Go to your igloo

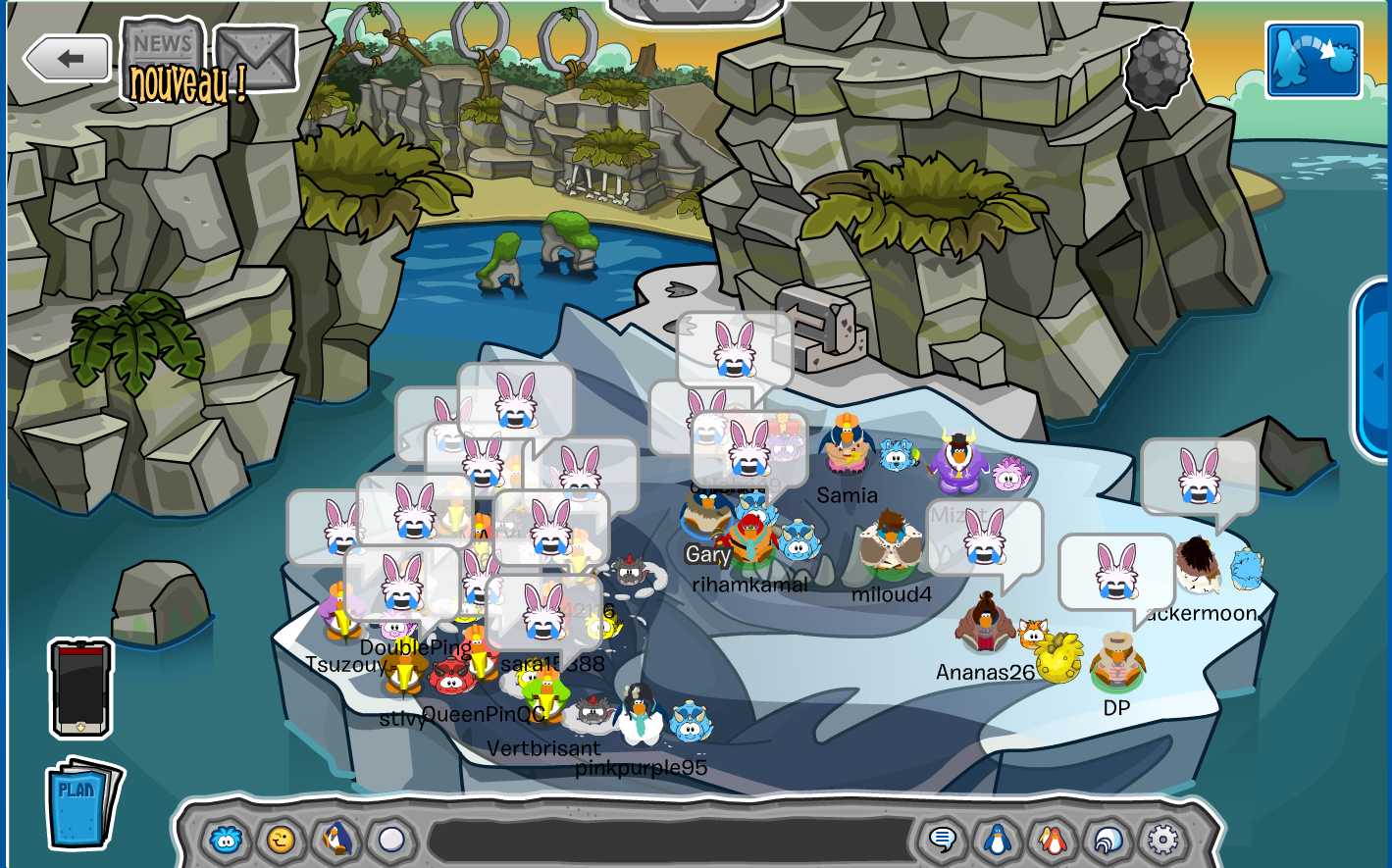point(1108,841)
